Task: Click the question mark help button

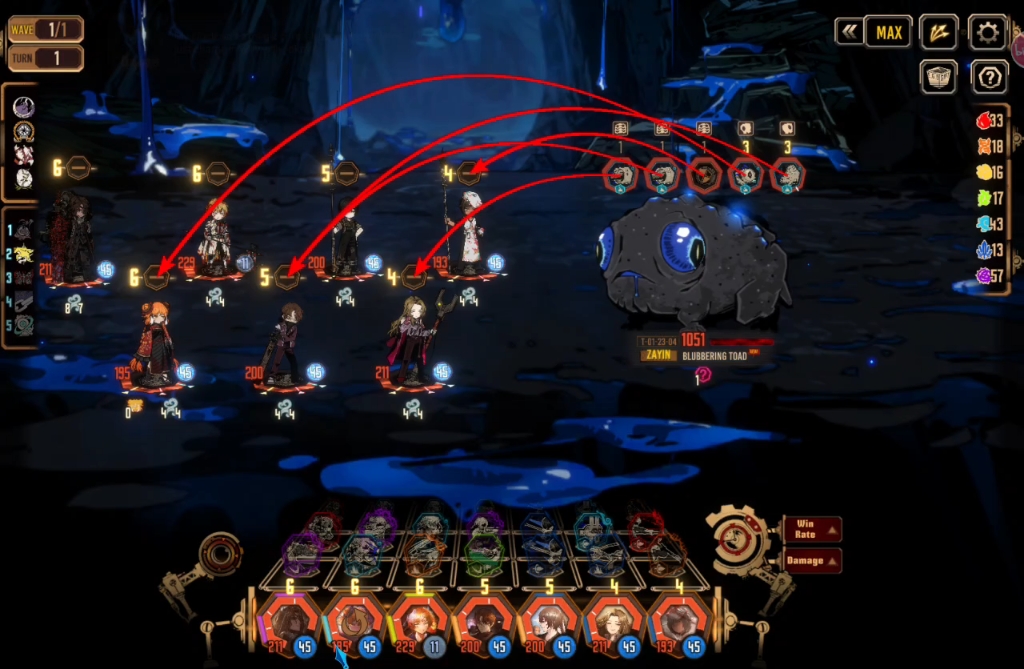Action: pyautogui.click(x=987, y=77)
